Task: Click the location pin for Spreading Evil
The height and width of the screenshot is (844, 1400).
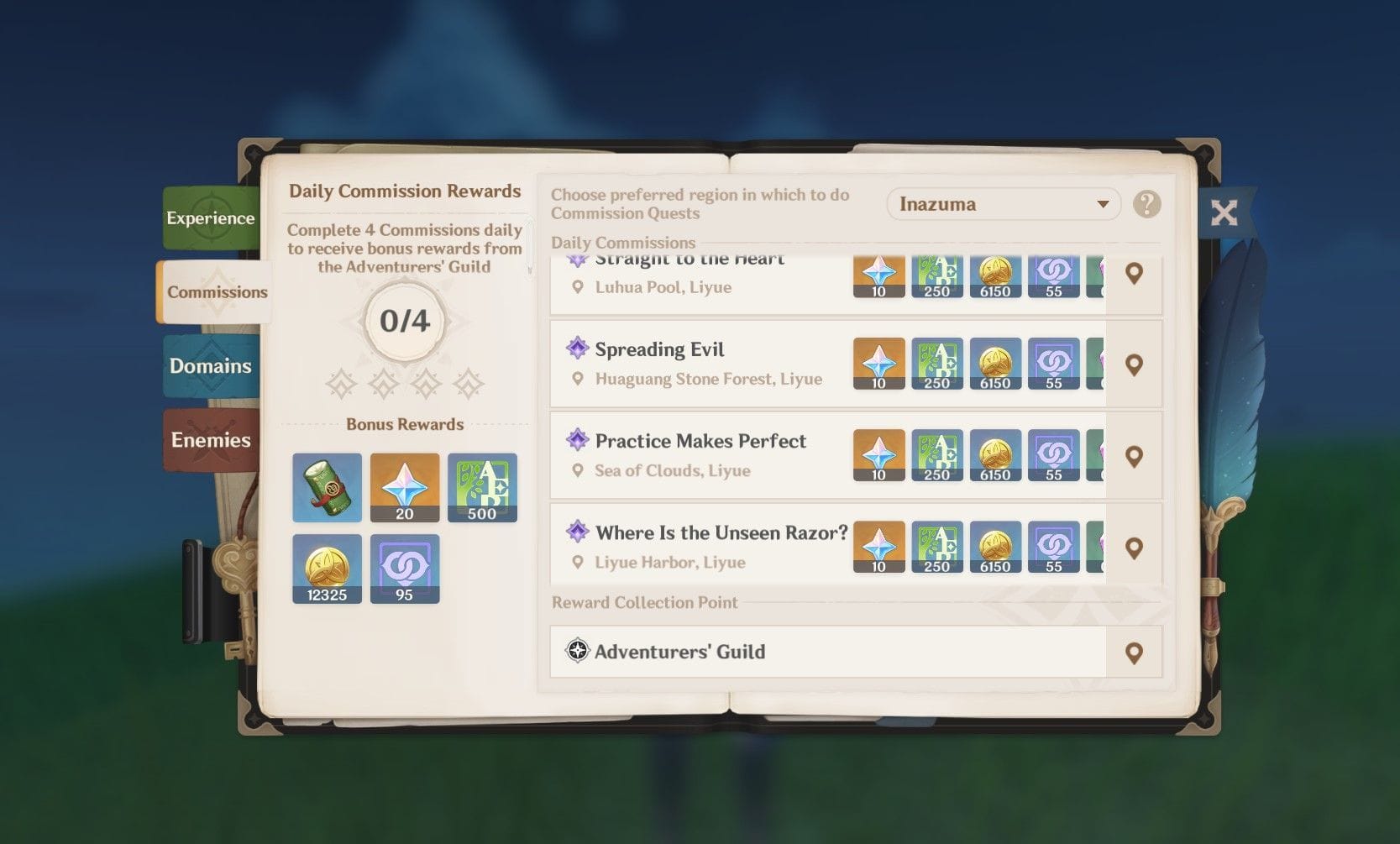Action: pyautogui.click(x=1135, y=363)
